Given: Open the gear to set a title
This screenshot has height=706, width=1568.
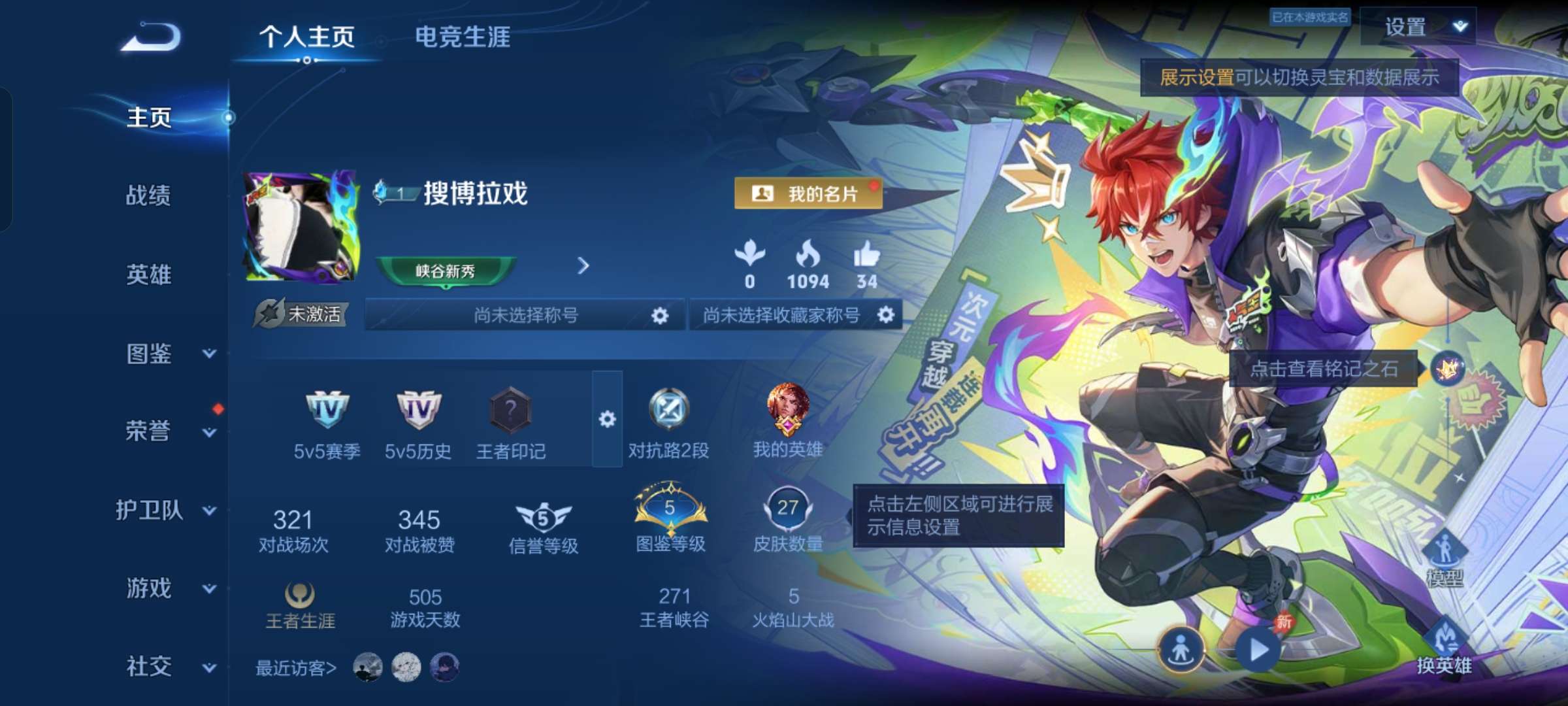Looking at the screenshot, I should tap(659, 315).
